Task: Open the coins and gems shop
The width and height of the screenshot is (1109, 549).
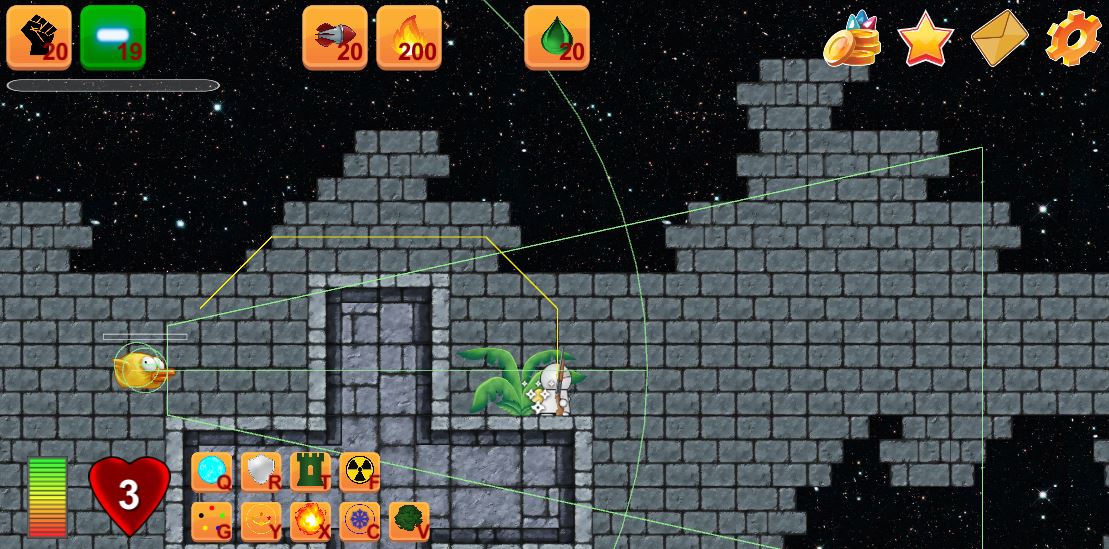Action: [x=852, y=39]
